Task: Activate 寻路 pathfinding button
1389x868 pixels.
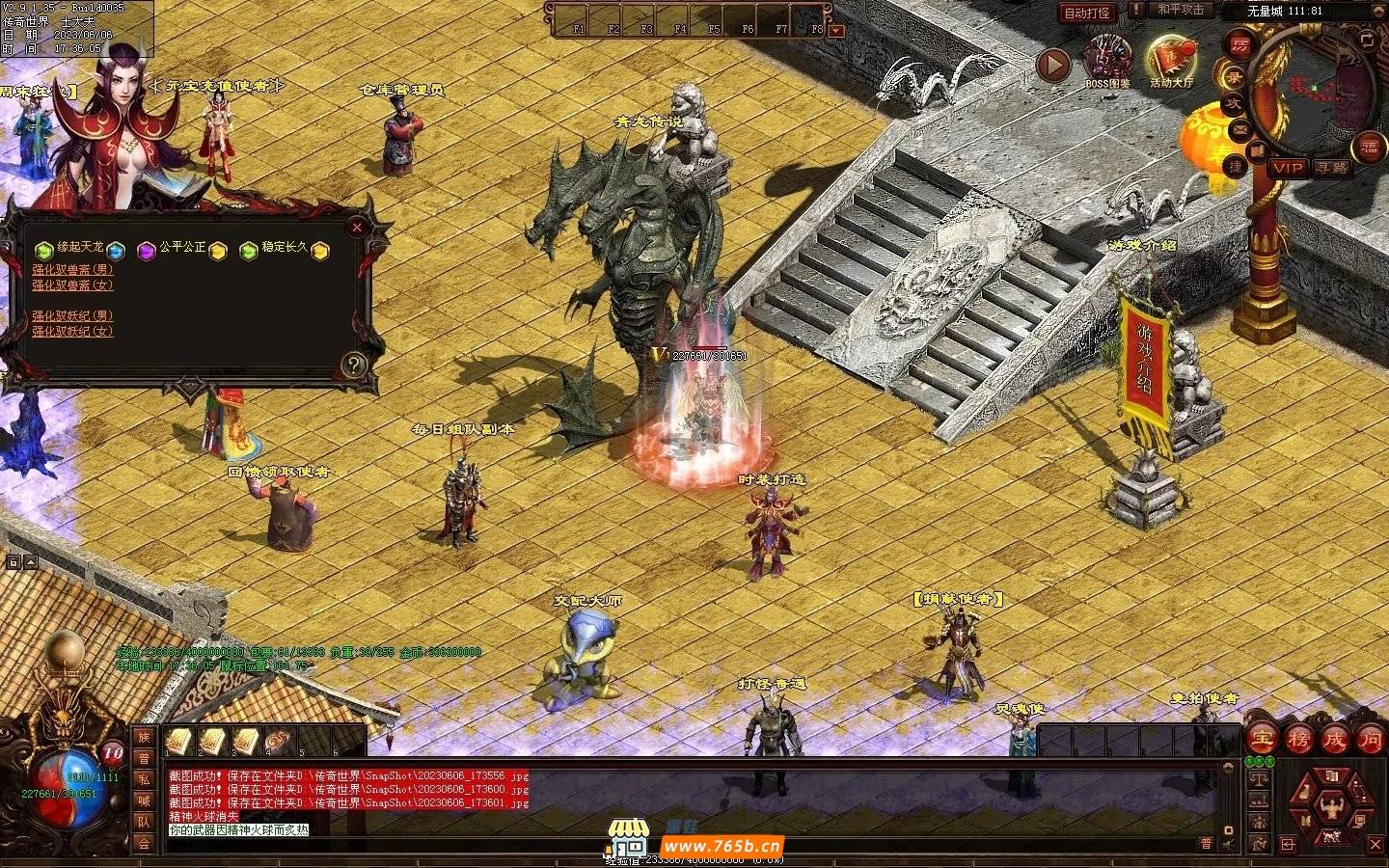Action: [1332, 168]
